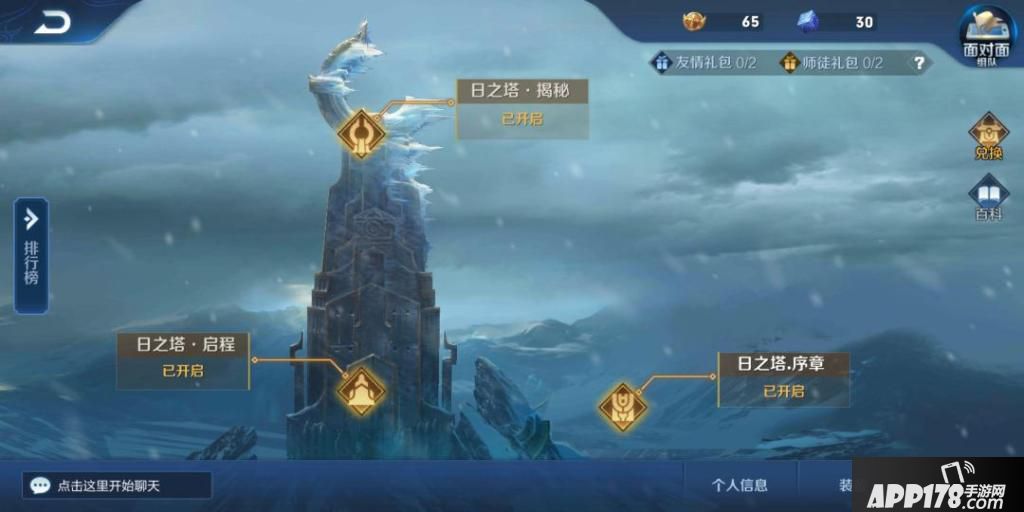Open the 日之塔·揭秘 stage label
Viewport: 1024px width, 512px height.
coord(522,106)
